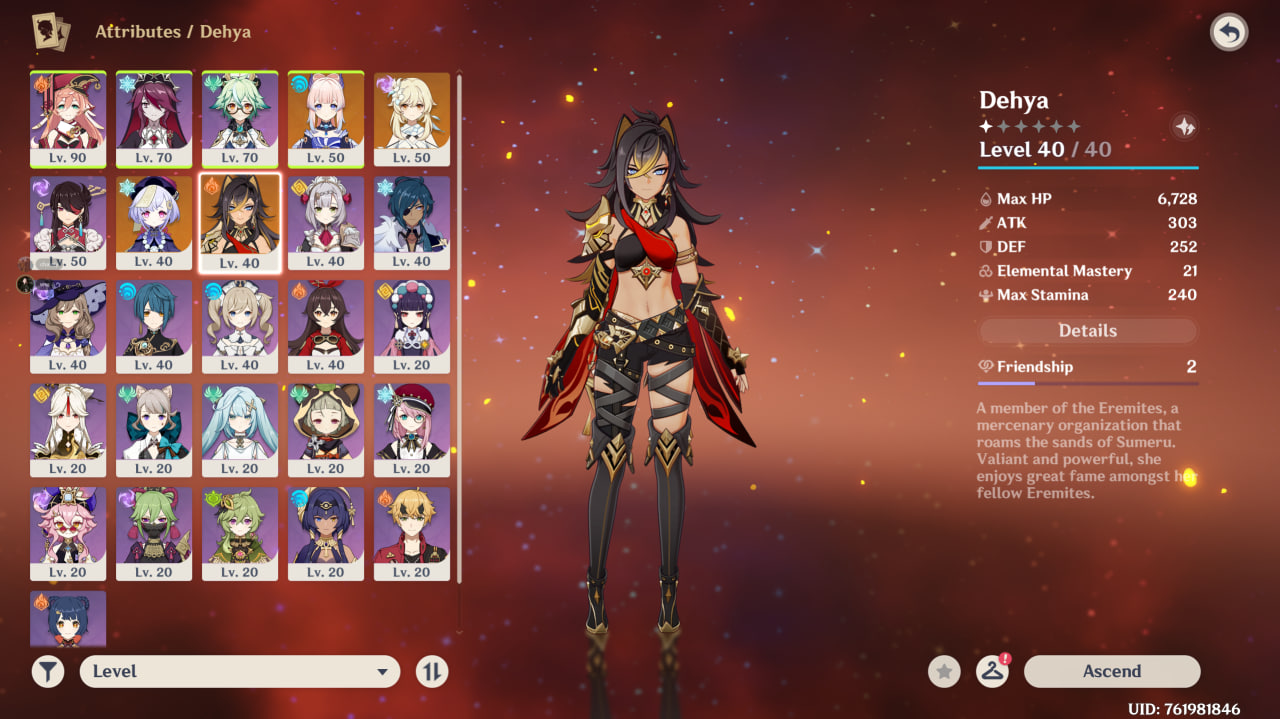The width and height of the screenshot is (1280, 719).
Task: Select Sucrose with the green hair
Action: (240, 118)
